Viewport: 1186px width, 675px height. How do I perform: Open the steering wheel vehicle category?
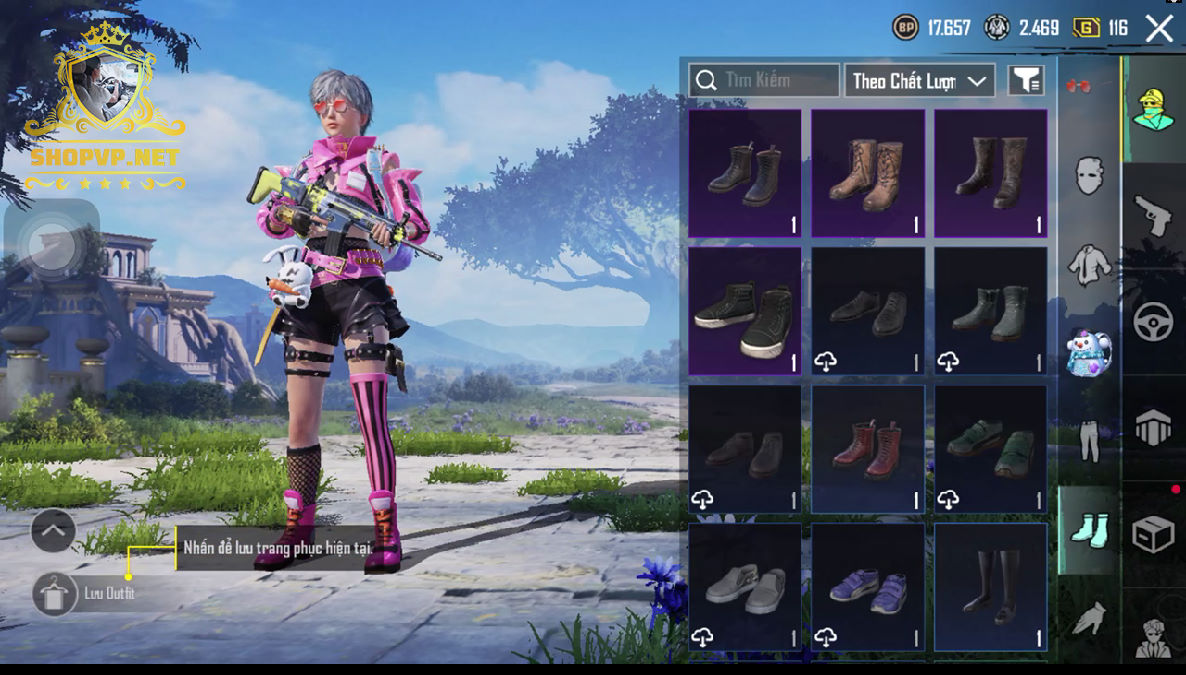click(x=1153, y=322)
